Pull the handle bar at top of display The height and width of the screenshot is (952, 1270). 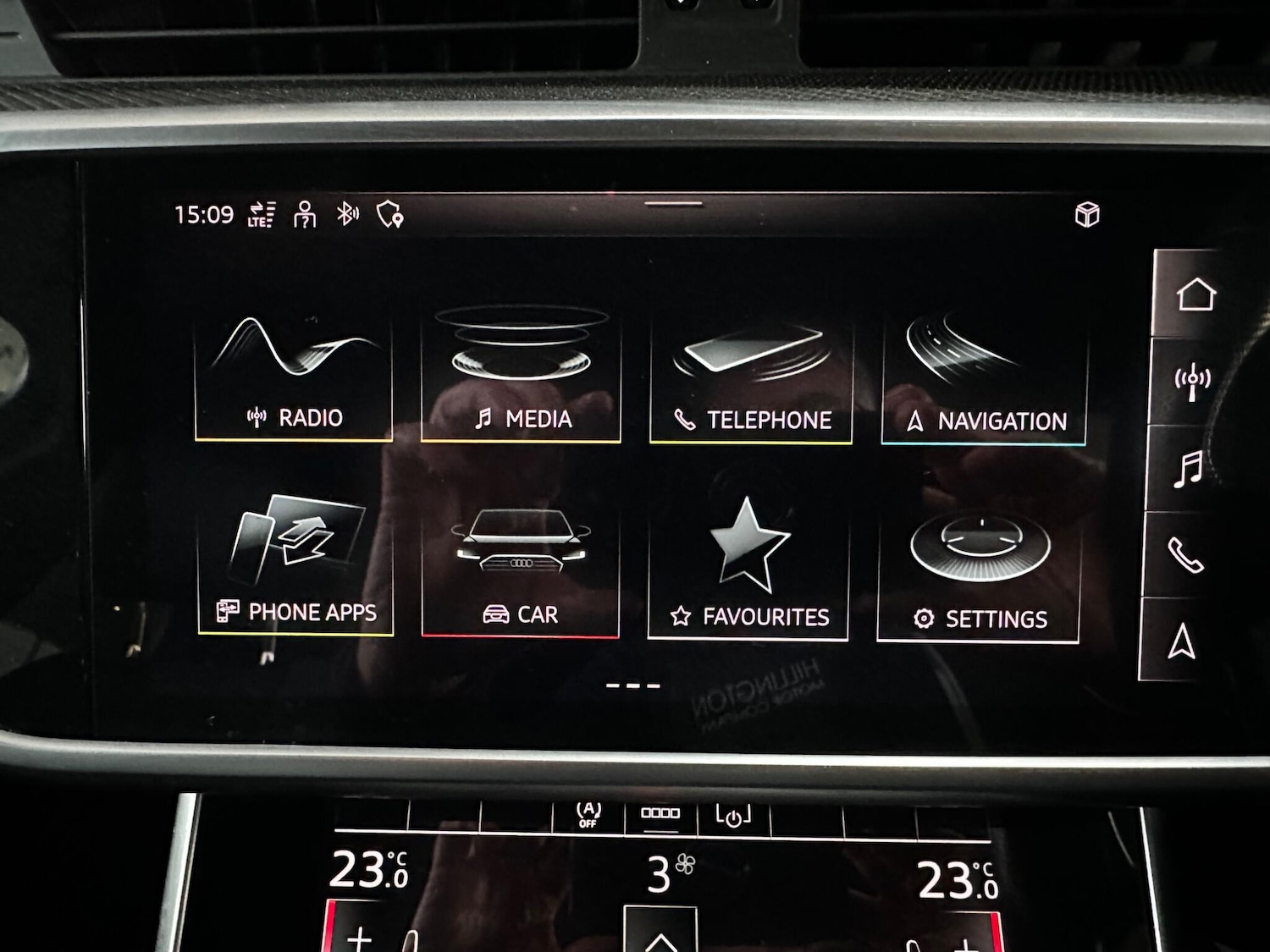point(673,203)
